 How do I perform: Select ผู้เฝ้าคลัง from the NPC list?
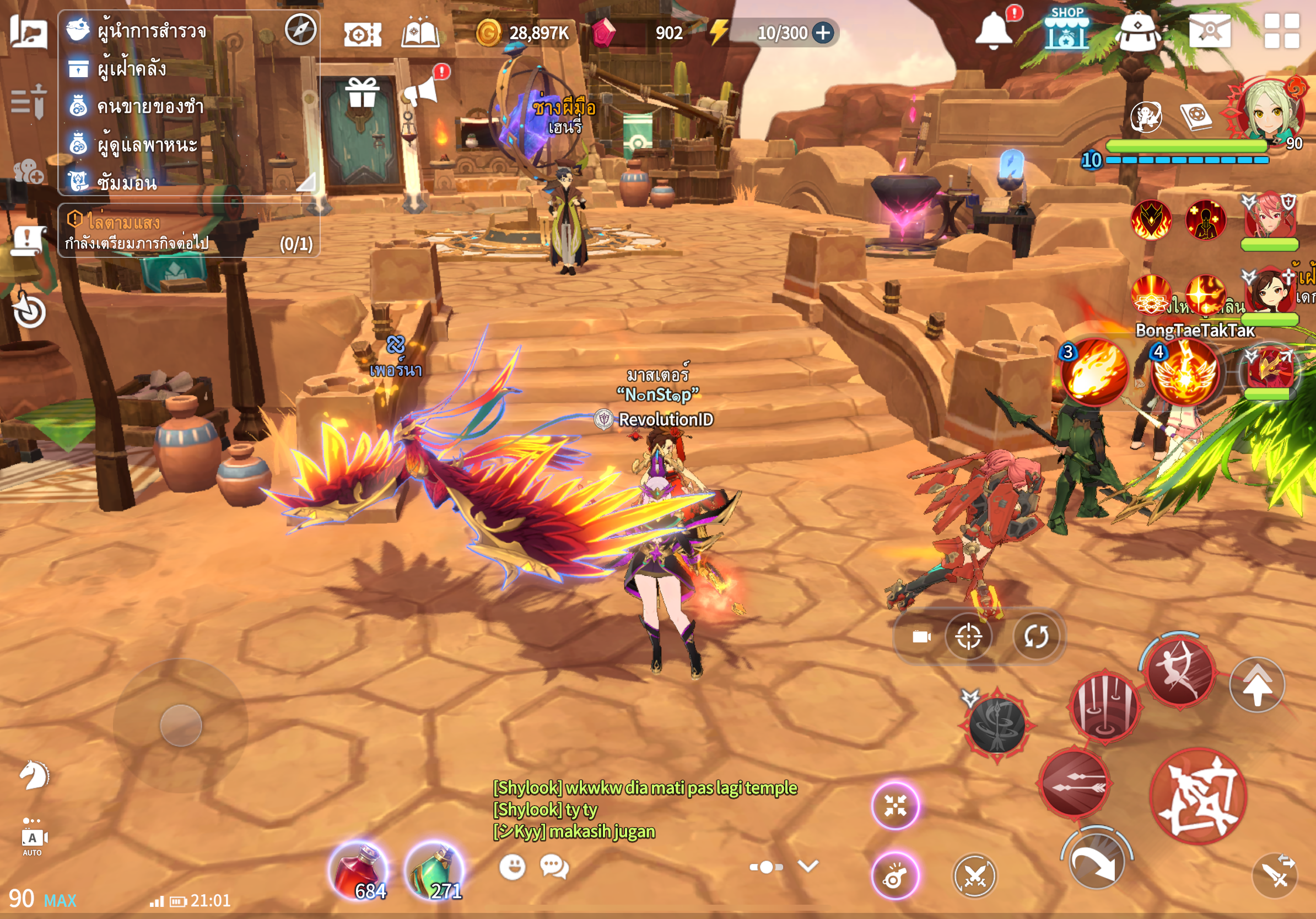coord(132,69)
